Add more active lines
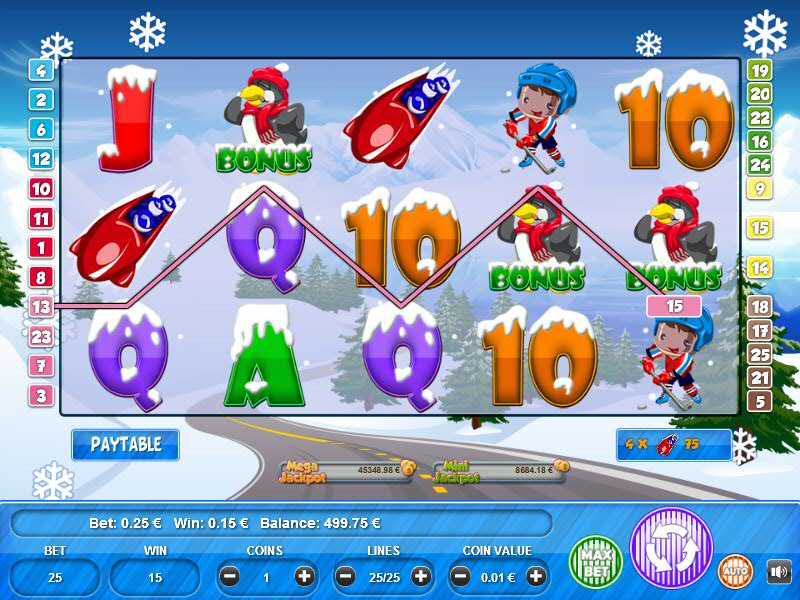 [420, 576]
